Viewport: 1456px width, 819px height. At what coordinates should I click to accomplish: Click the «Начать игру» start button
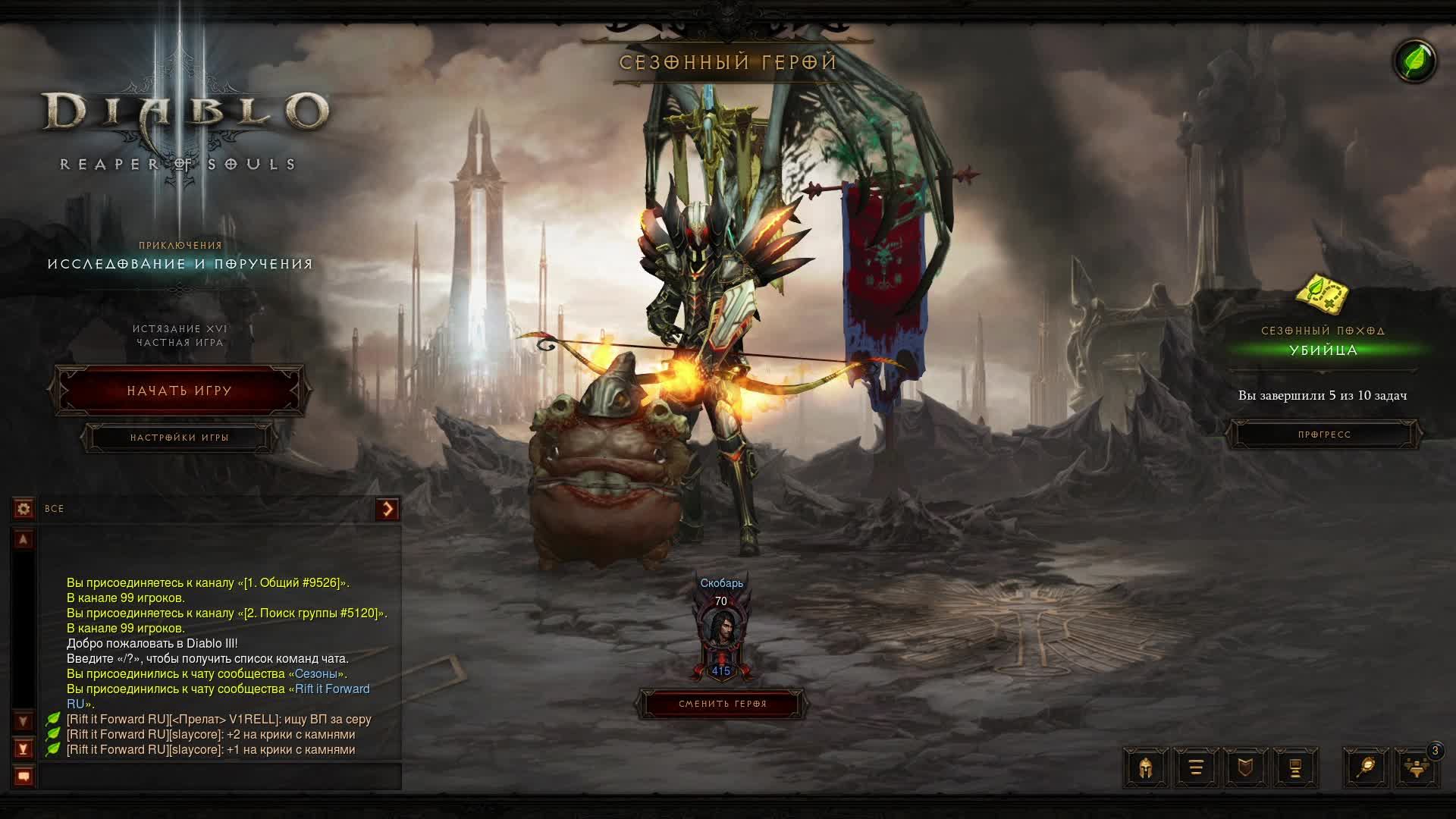click(179, 391)
